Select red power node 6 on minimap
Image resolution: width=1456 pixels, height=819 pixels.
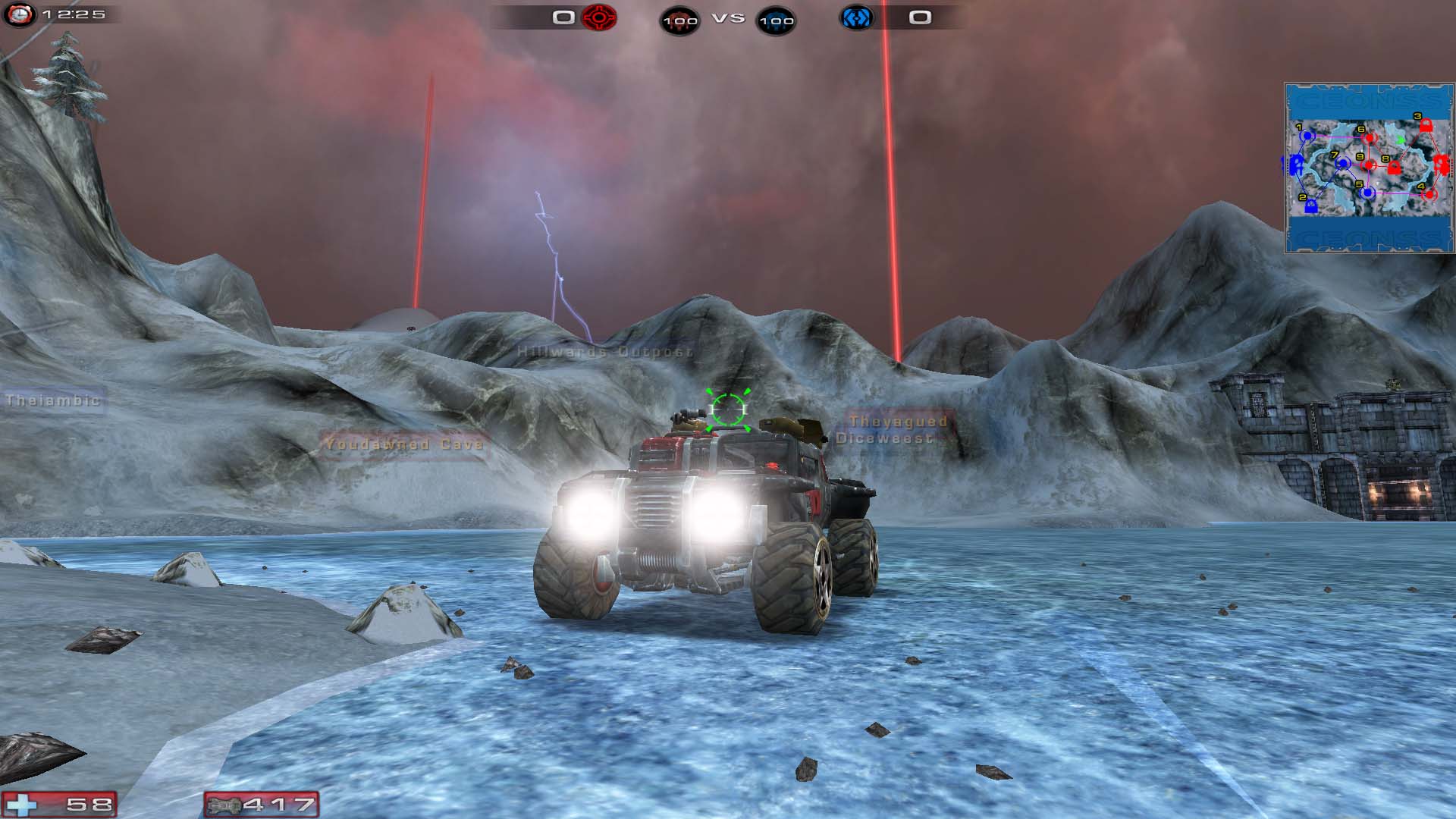coord(1370,139)
